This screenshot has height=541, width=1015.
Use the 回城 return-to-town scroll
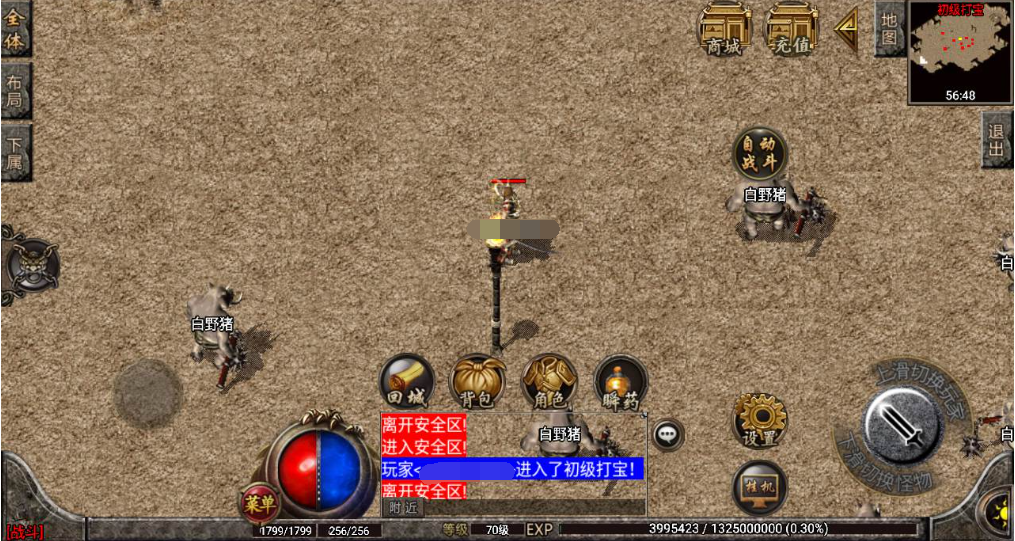pyautogui.click(x=407, y=382)
